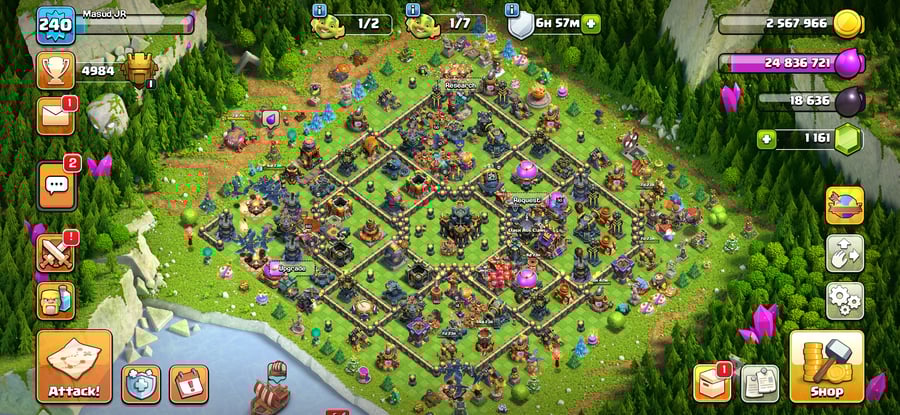Image resolution: width=900 pixels, height=415 pixels.
Task: Open the settings gear menu
Action: coord(844,300)
